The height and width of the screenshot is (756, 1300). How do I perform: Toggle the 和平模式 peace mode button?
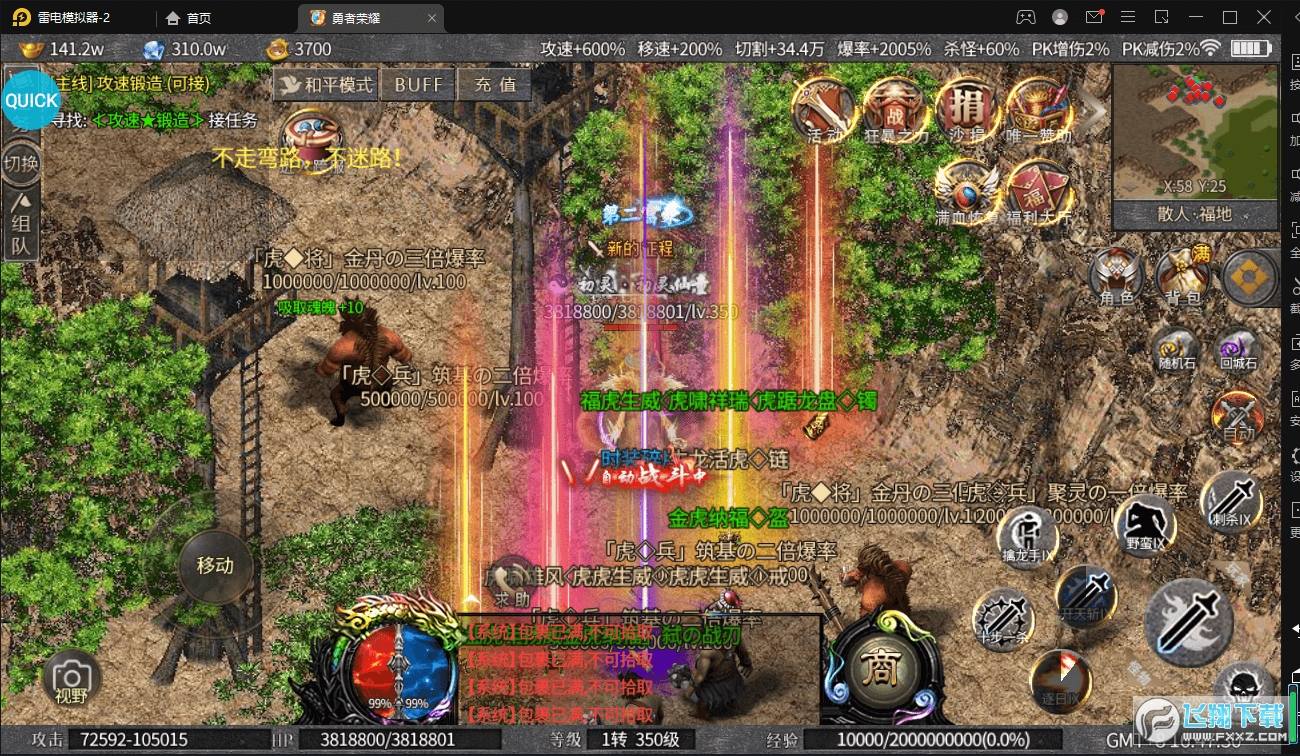point(325,85)
